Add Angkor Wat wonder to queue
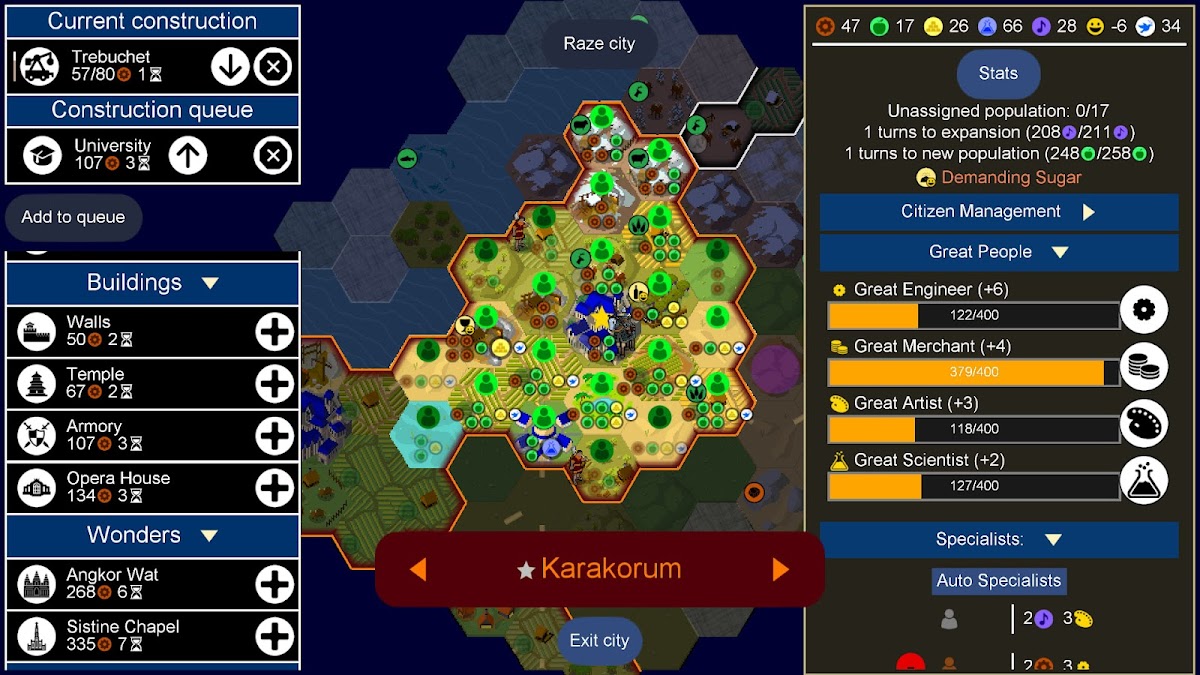The image size is (1200, 675). [x=274, y=584]
